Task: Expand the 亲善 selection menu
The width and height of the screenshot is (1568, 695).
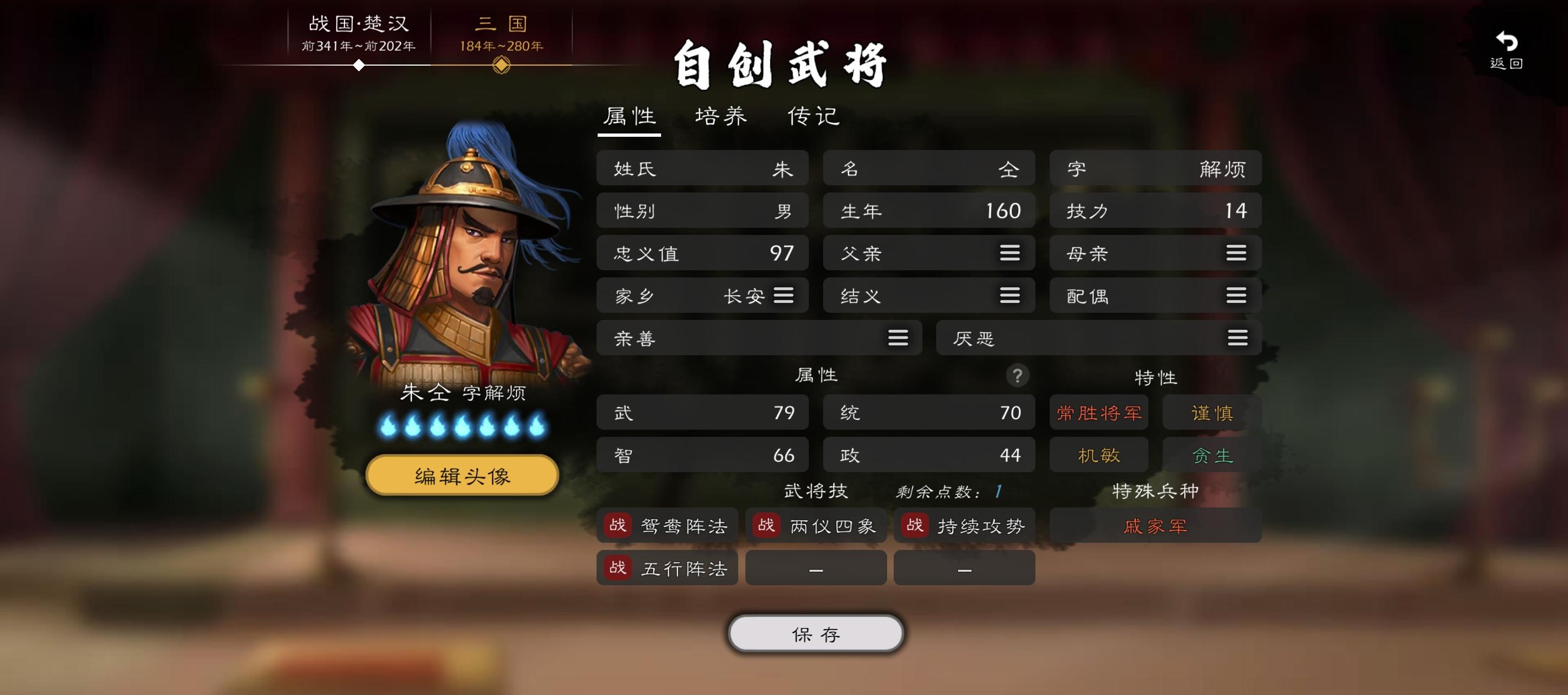Action: click(899, 338)
